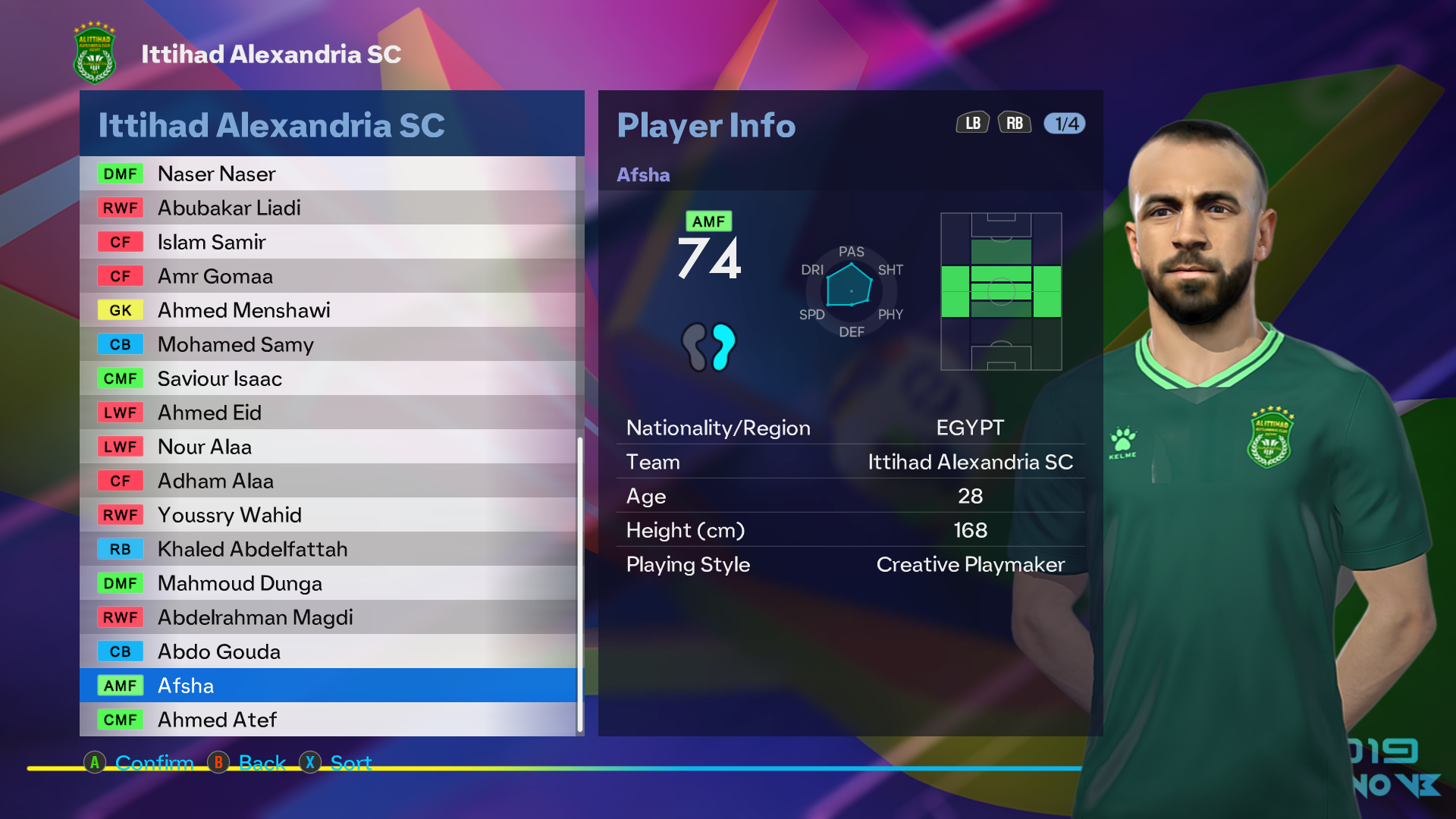Choose Mahmoud Dunga in the list
The image size is (1456, 819).
(328, 583)
